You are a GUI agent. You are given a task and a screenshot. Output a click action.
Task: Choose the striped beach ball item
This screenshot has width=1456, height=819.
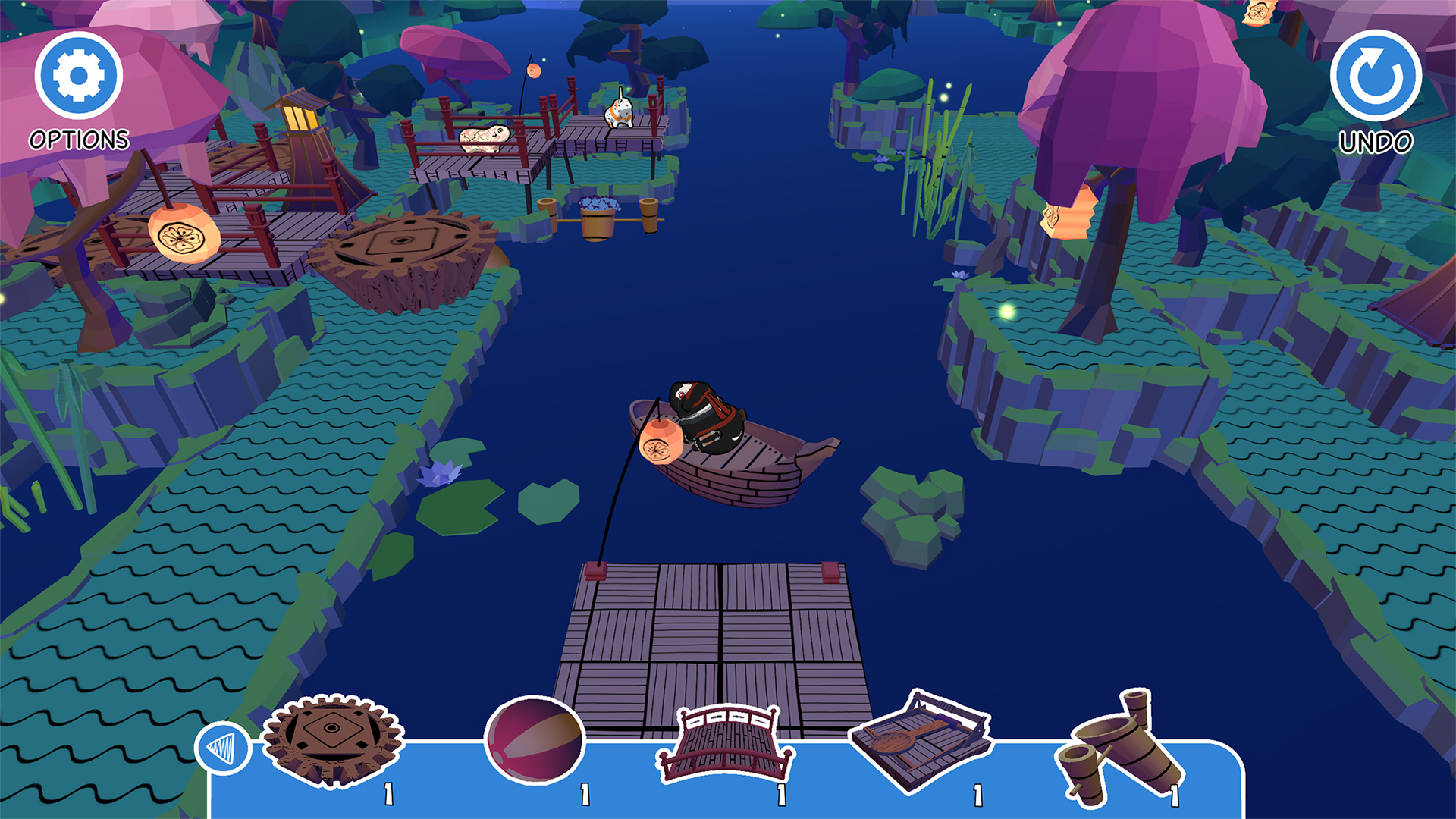point(535,740)
